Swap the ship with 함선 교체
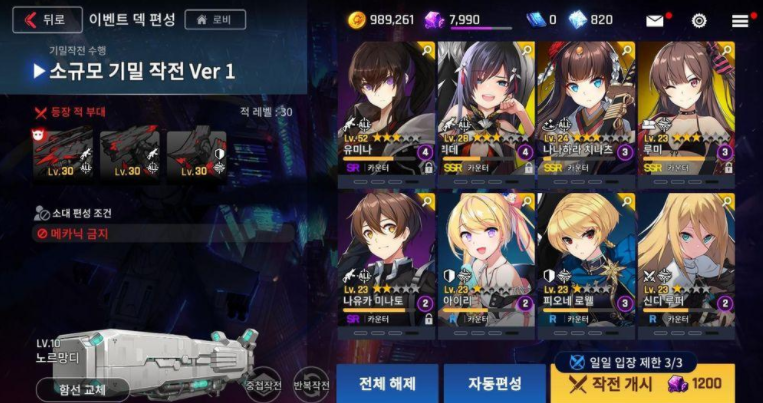The height and width of the screenshot is (403, 763). (90, 390)
